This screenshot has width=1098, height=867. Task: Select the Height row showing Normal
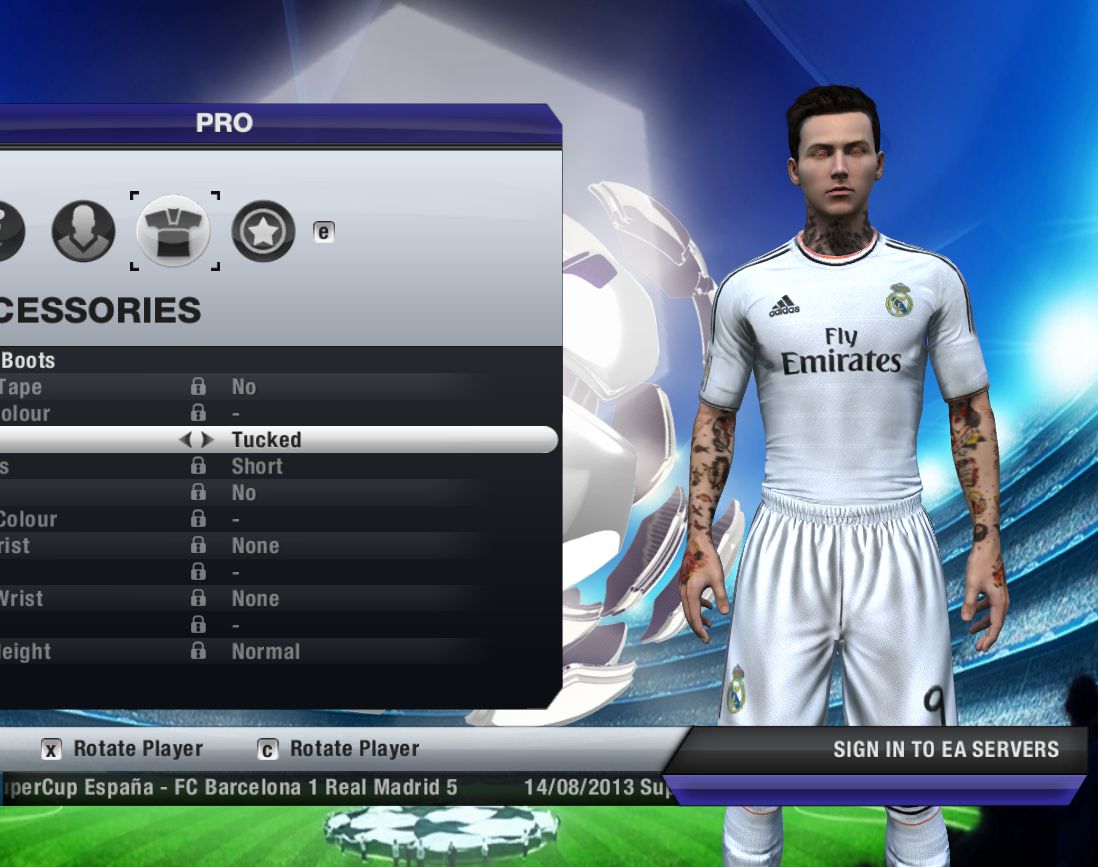tap(264, 651)
